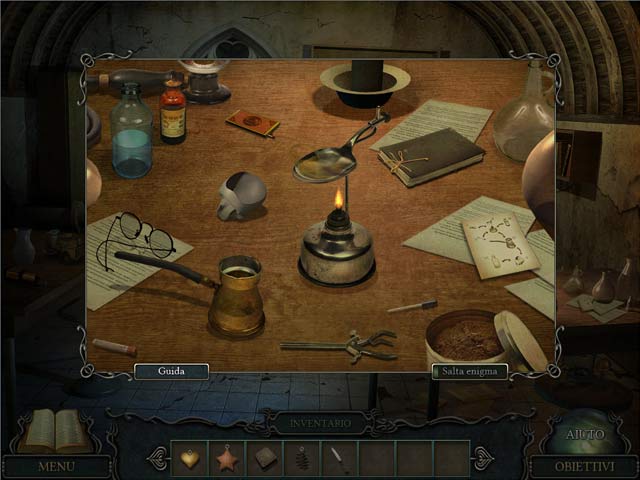Use the Aiuto hint orb
The height and width of the screenshot is (480, 640).
point(584,433)
